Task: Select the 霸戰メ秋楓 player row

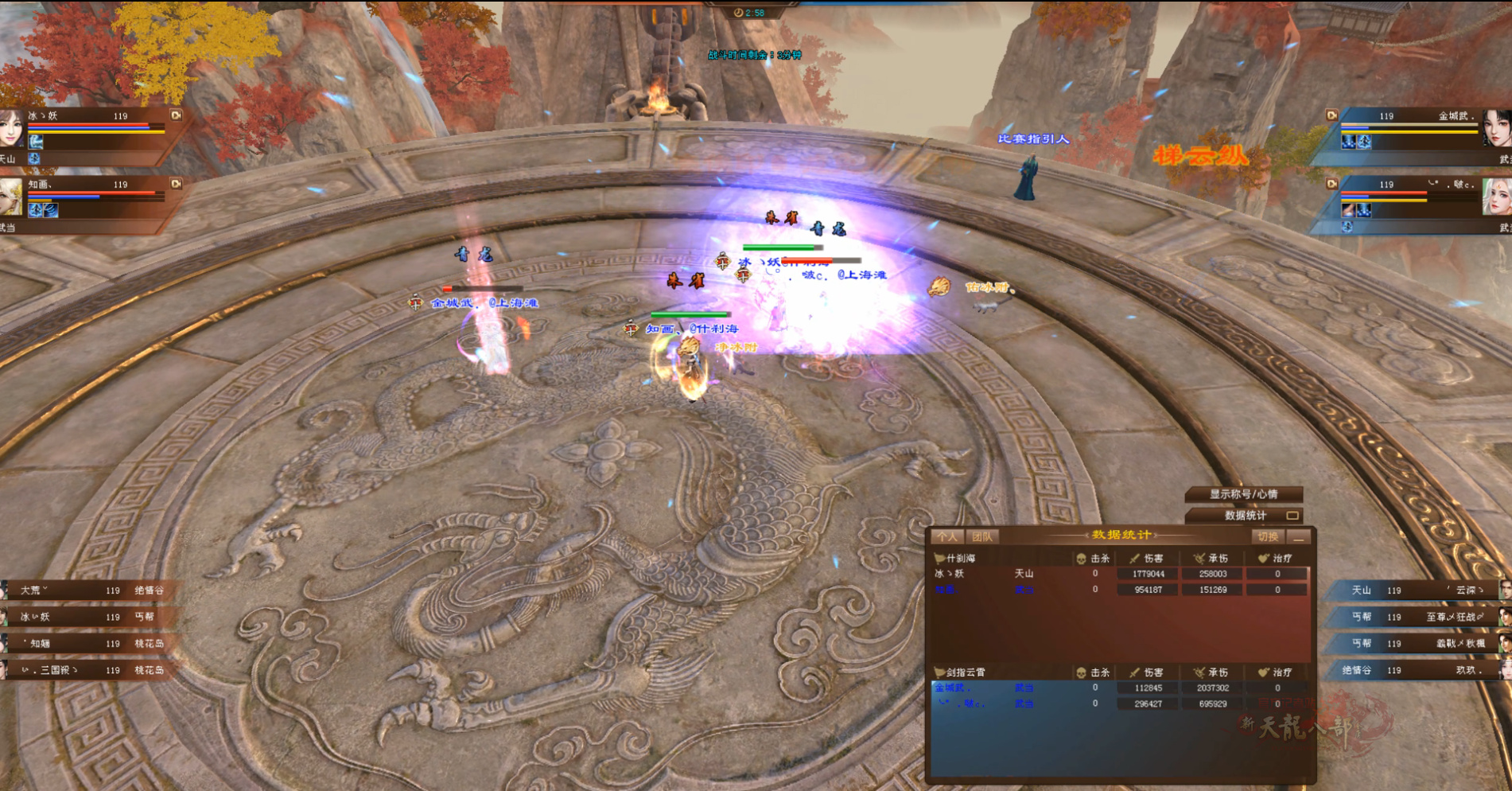Action: [x=1416, y=643]
